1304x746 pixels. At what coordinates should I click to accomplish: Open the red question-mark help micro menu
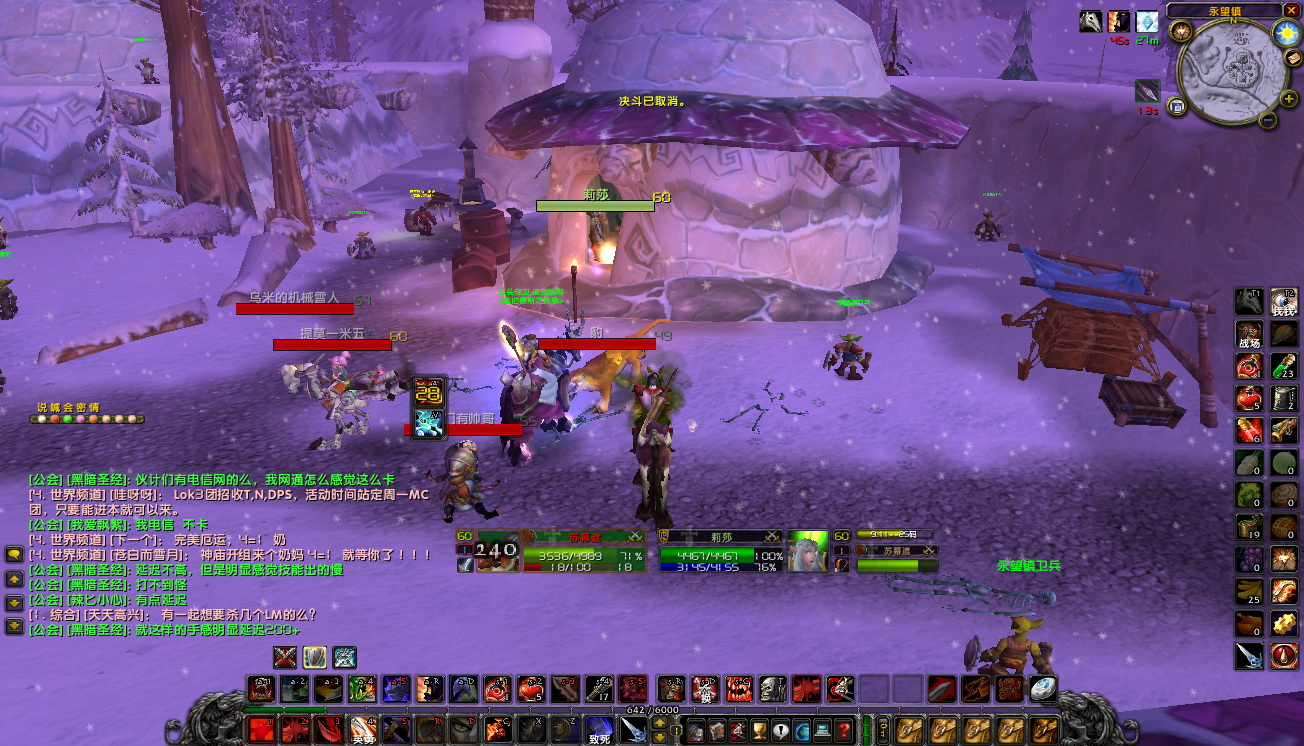click(843, 730)
